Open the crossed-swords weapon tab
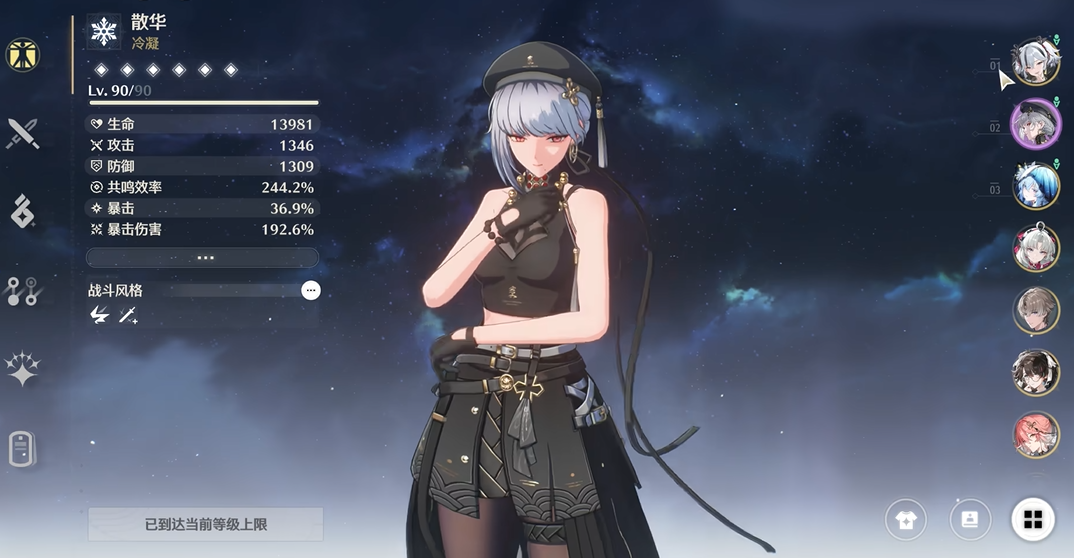This screenshot has height=558, width=1074. click(x=22, y=133)
